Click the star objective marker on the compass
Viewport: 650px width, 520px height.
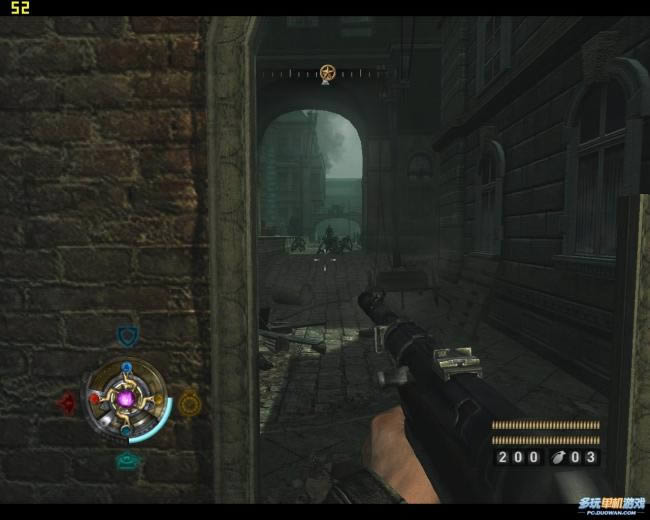click(327, 72)
